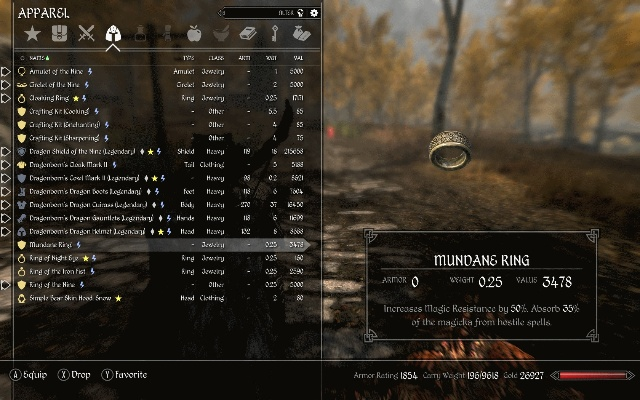
Task: Choose Ring of the Iron Fist
Action: click(58, 271)
